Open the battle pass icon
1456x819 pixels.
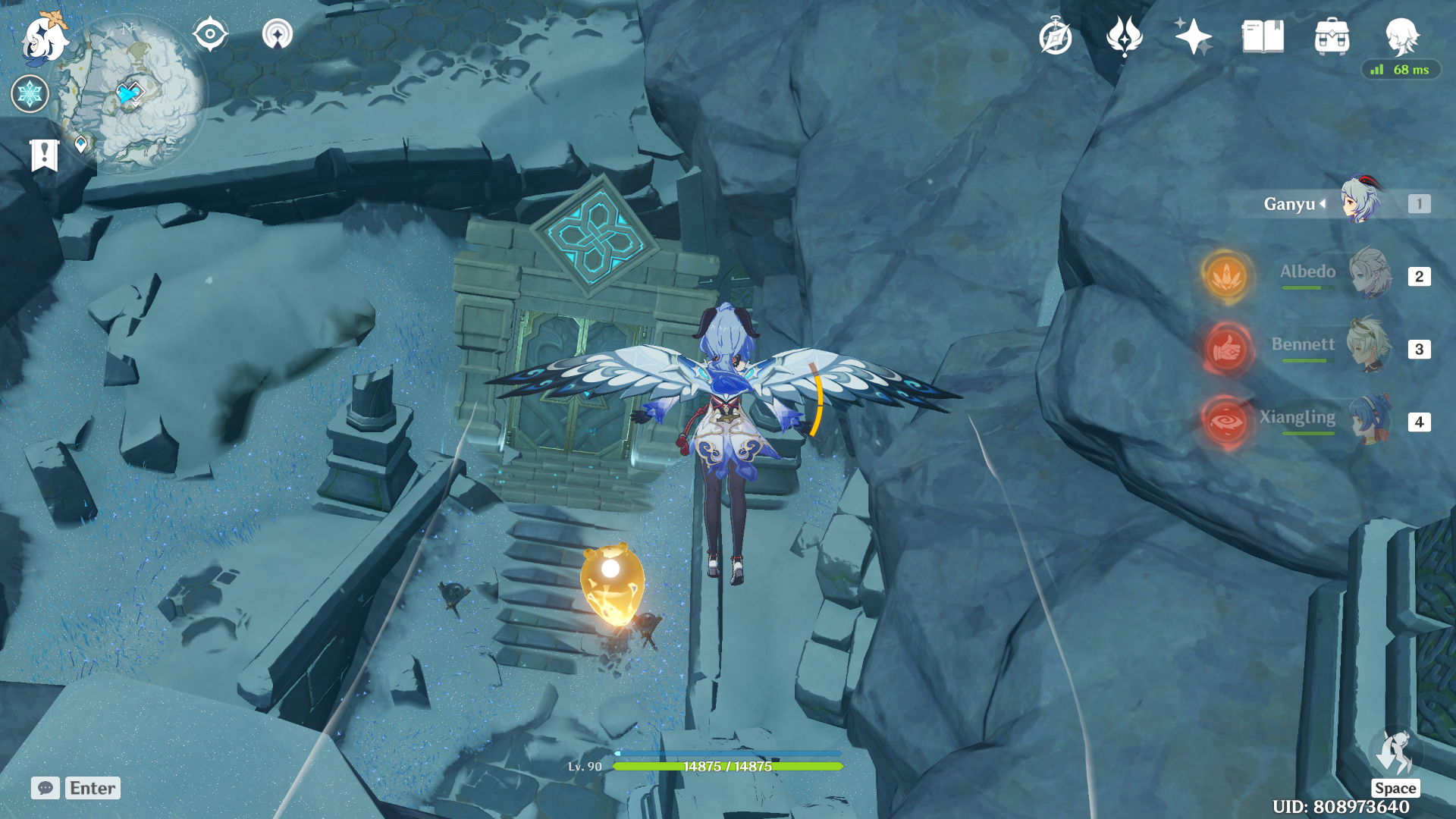pyautogui.click(x=1125, y=37)
